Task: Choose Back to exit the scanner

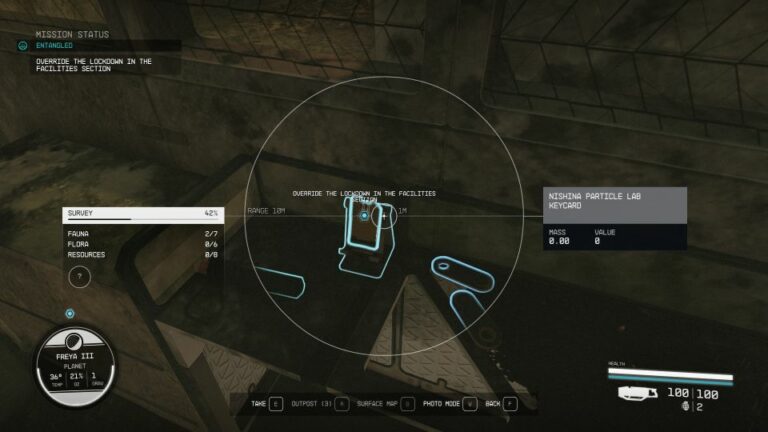Action: (493, 404)
